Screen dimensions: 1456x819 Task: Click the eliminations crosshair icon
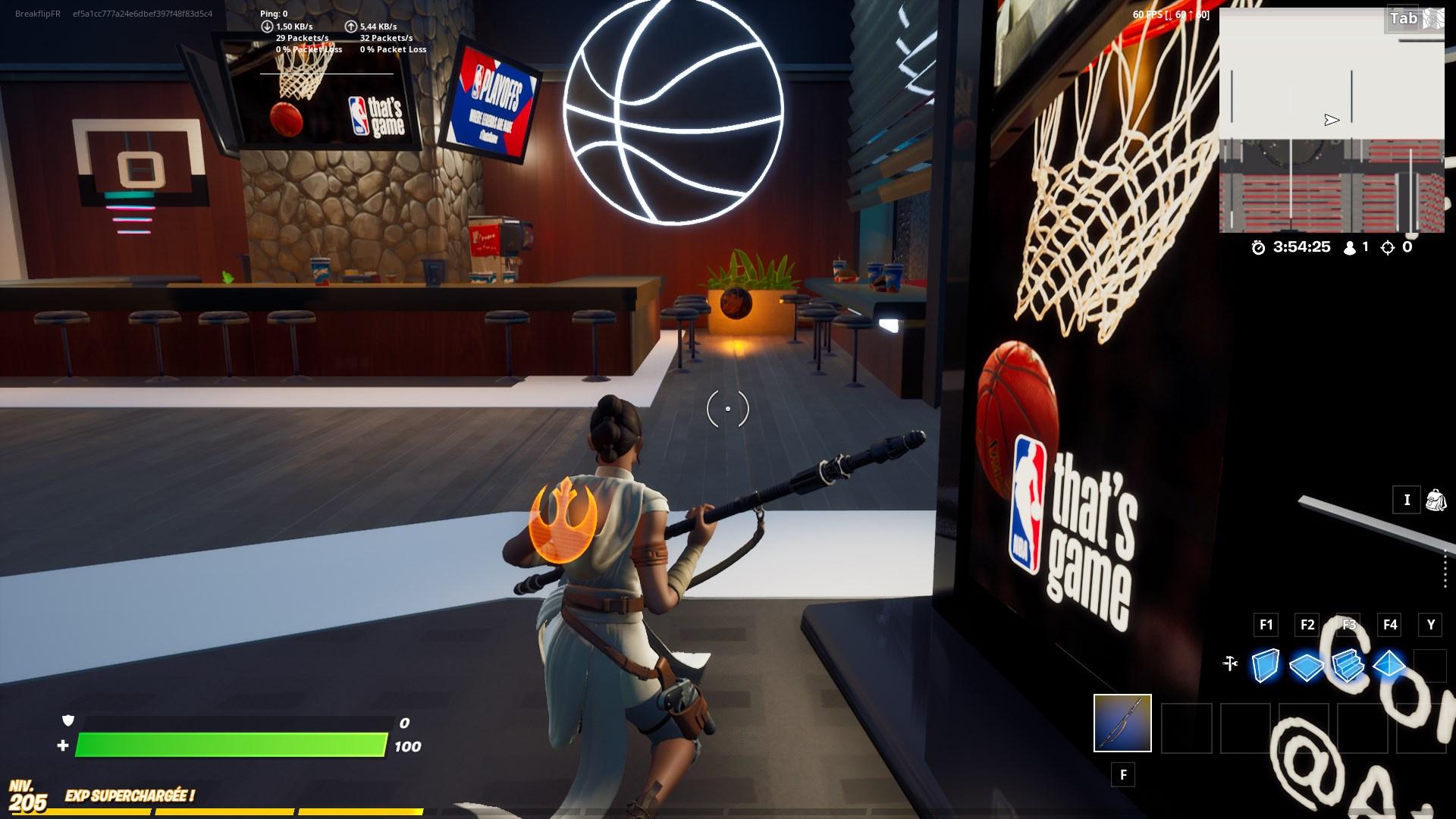(x=1386, y=246)
